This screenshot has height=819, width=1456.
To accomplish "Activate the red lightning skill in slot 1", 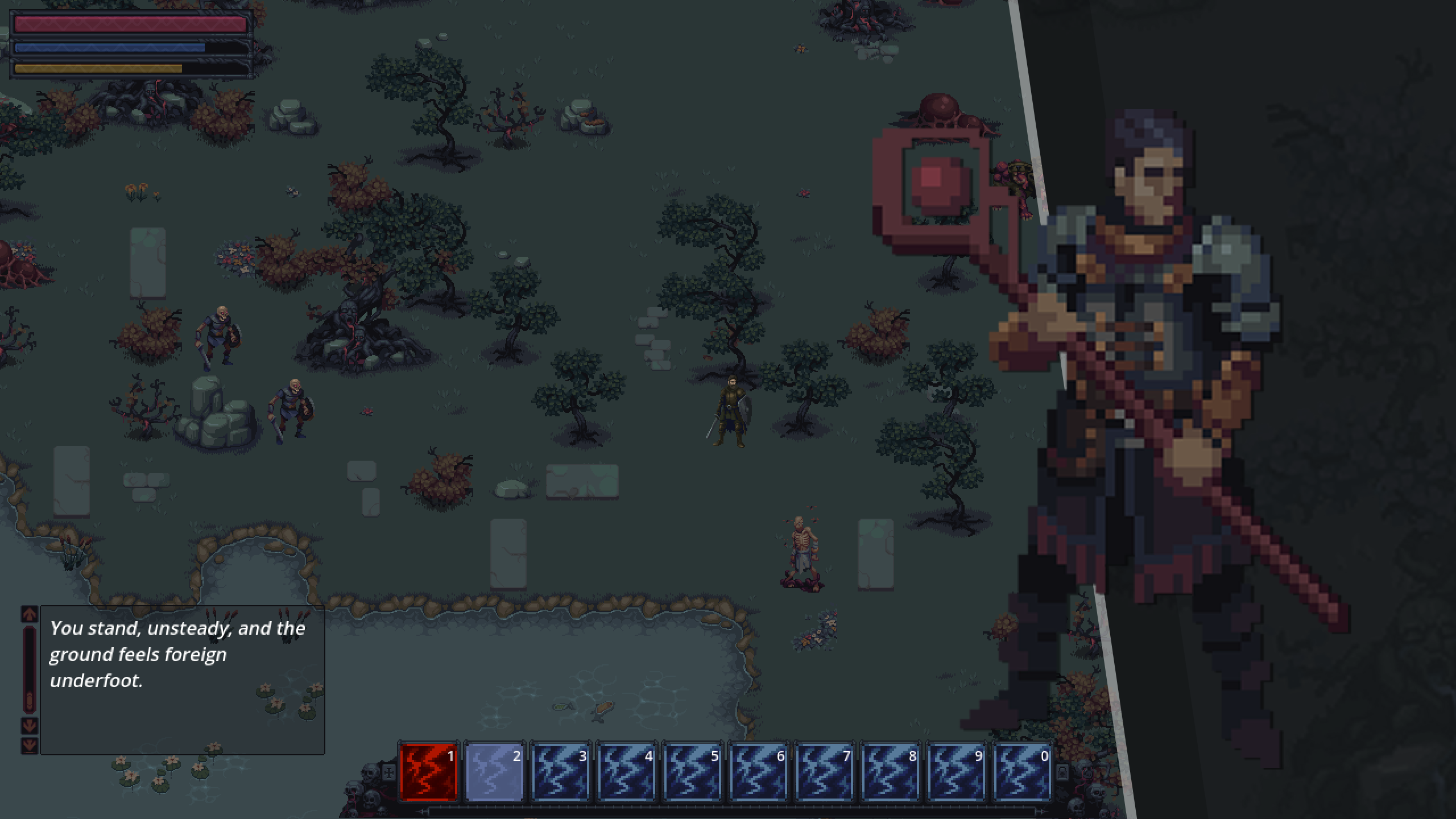I will [x=429, y=772].
